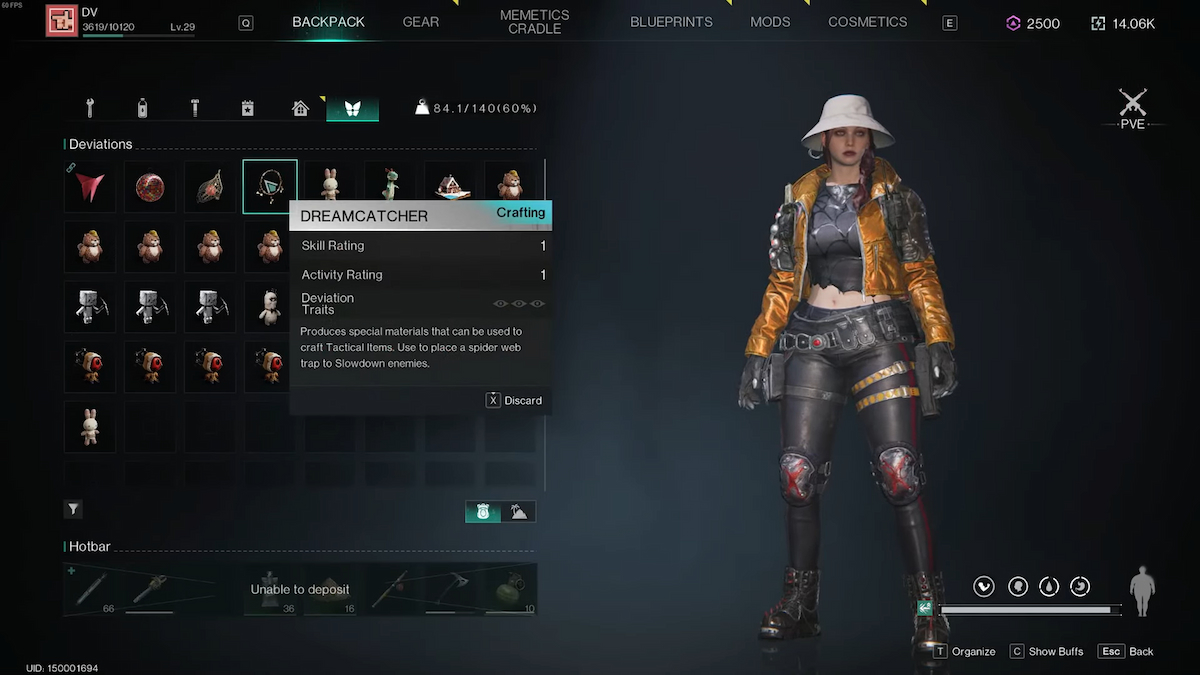1200x675 pixels.
Task: Click the PVE mode crossed-rifles icon
Action: tap(1132, 104)
